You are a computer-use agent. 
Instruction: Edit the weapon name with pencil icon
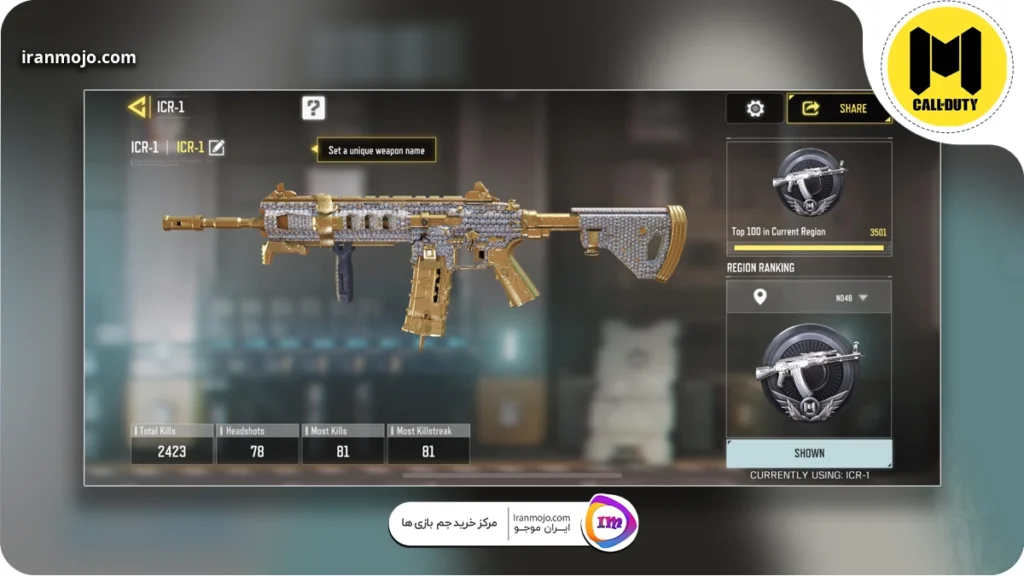click(216, 147)
